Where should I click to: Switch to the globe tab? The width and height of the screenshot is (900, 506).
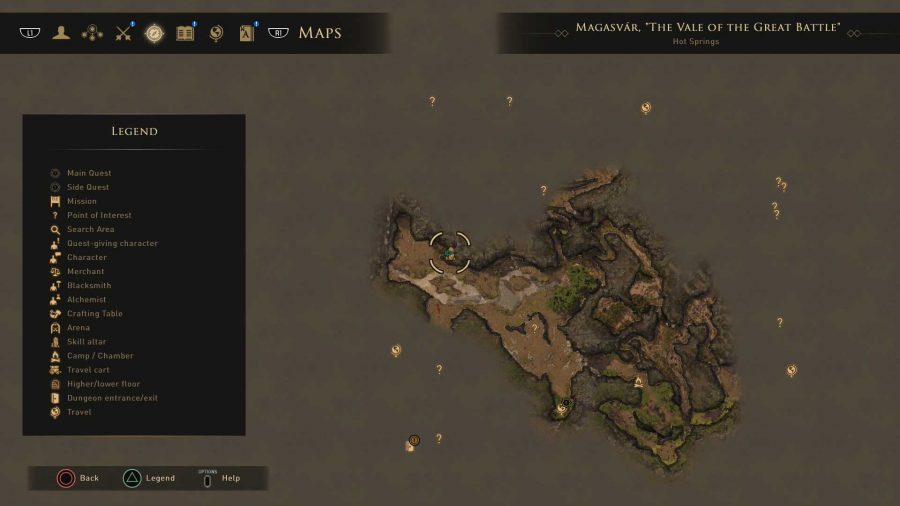[215, 33]
